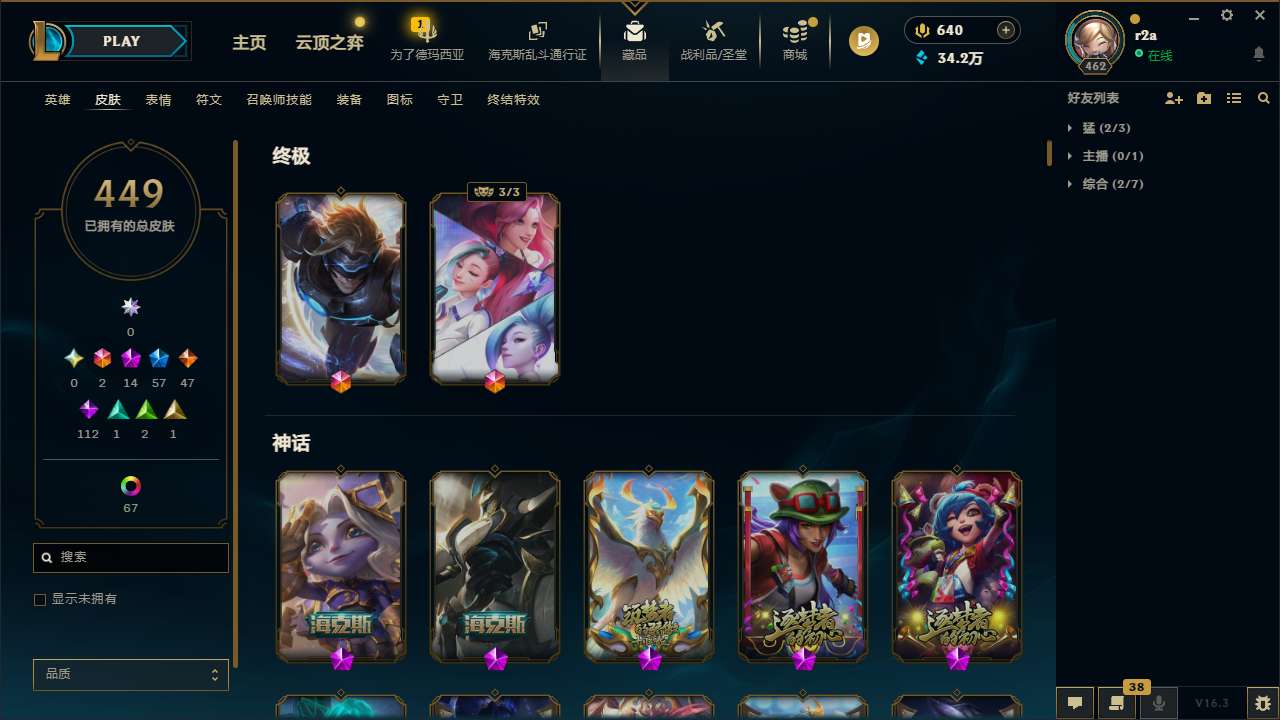Open the 品质 quality dropdown

130,674
